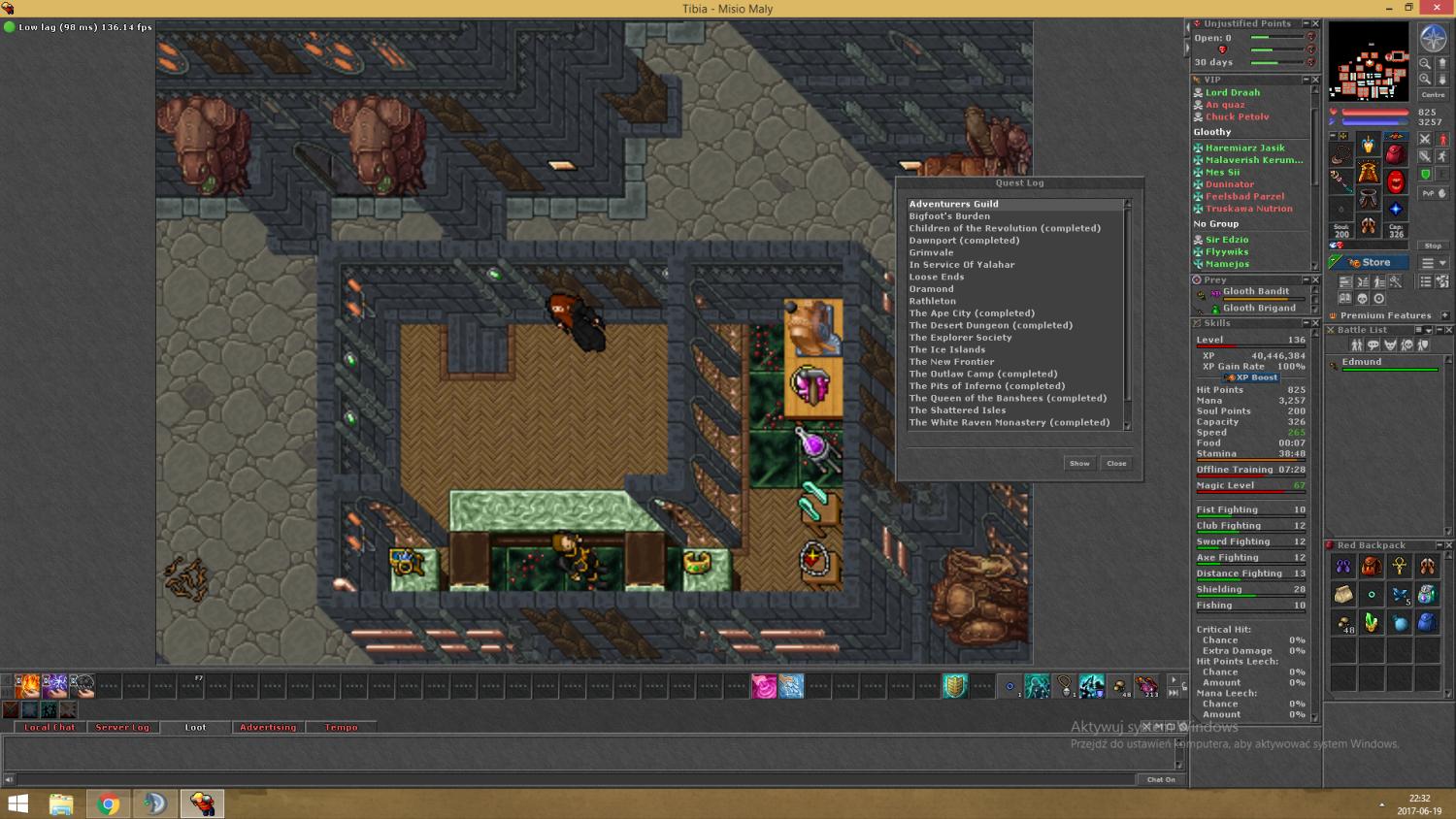Switch to the Local Chat tab
Screen dimensions: 1456x819
pos(50,727)
